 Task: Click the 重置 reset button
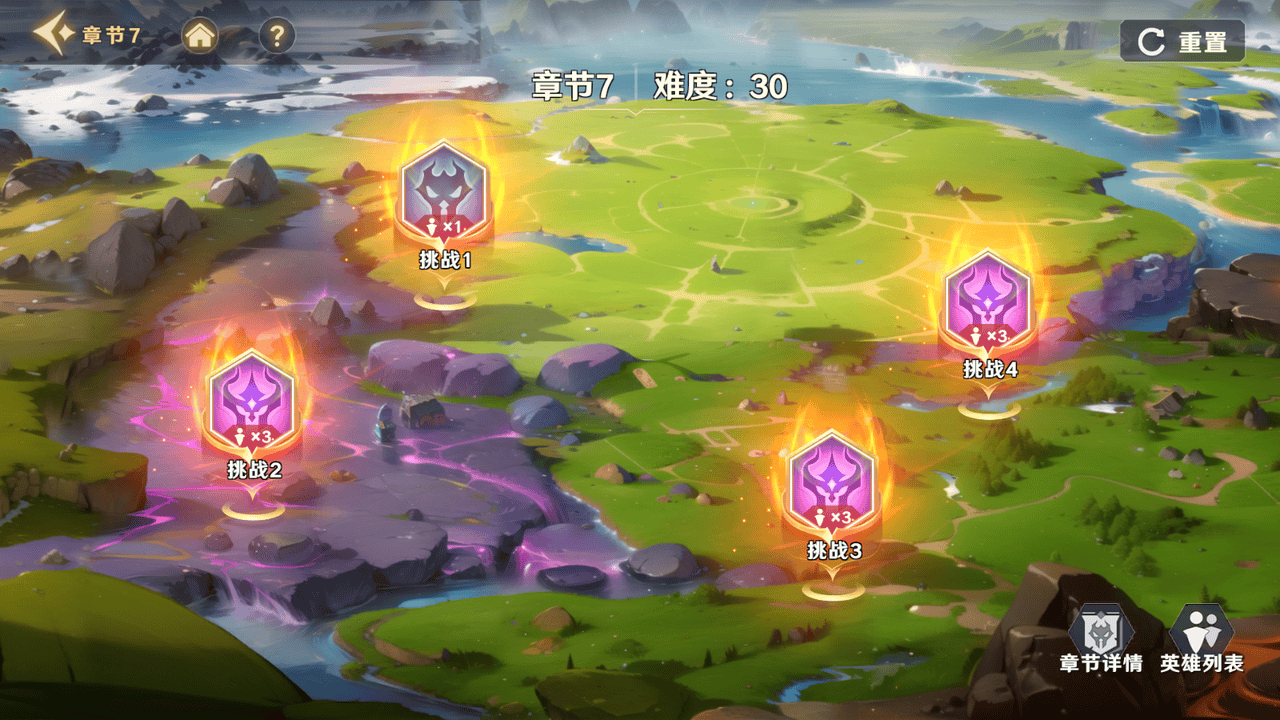pos(1182,41)
